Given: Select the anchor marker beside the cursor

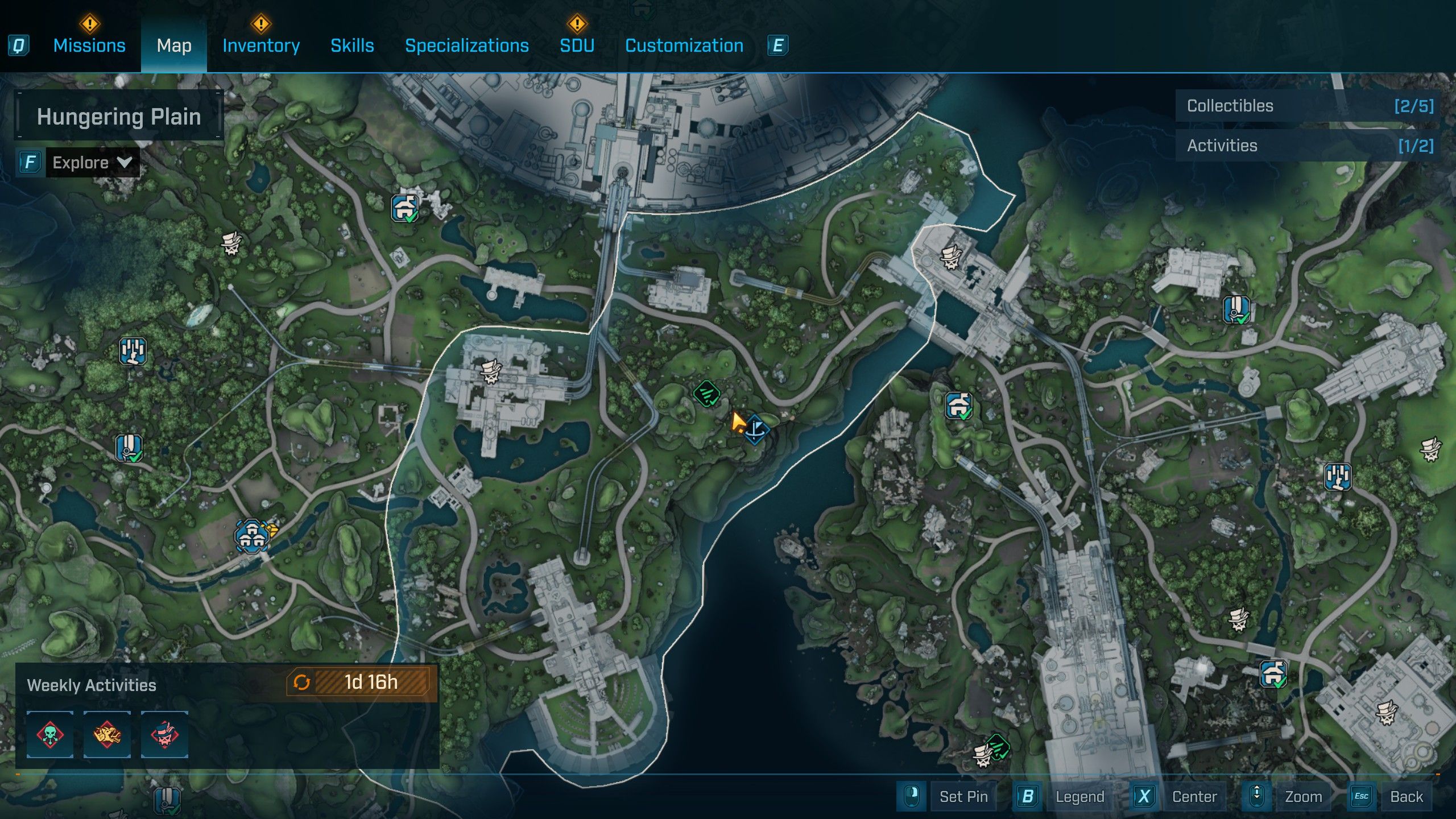Looking at the screenshot, I should tap(756, 429).
